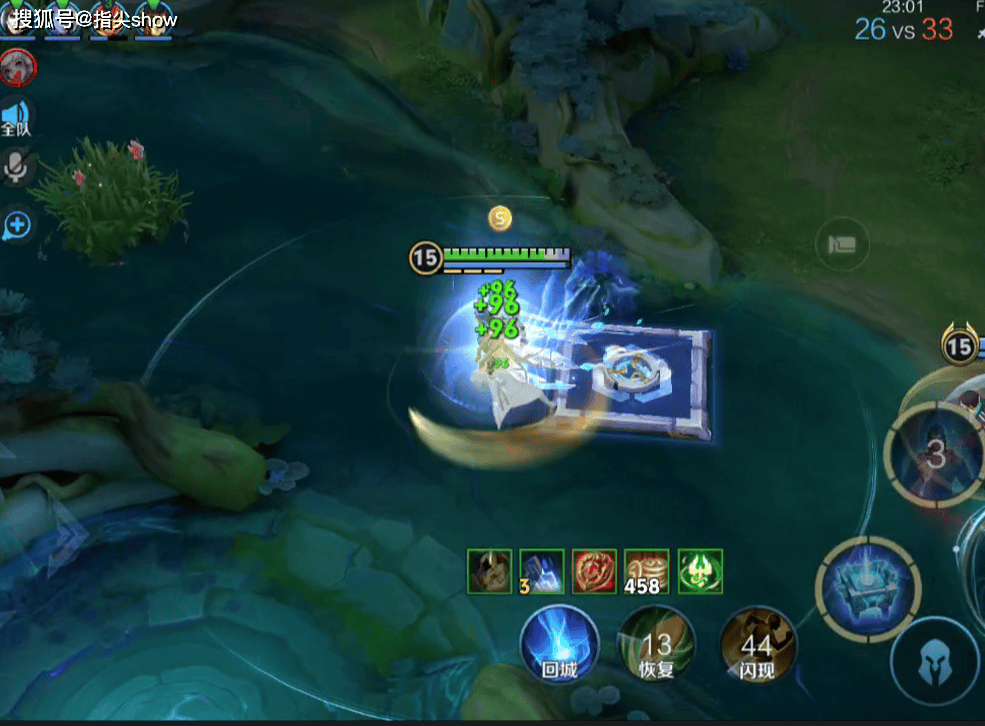Tap the faded camera view button
The height and width of the screenshot is (726, 985).
[841, 244]
